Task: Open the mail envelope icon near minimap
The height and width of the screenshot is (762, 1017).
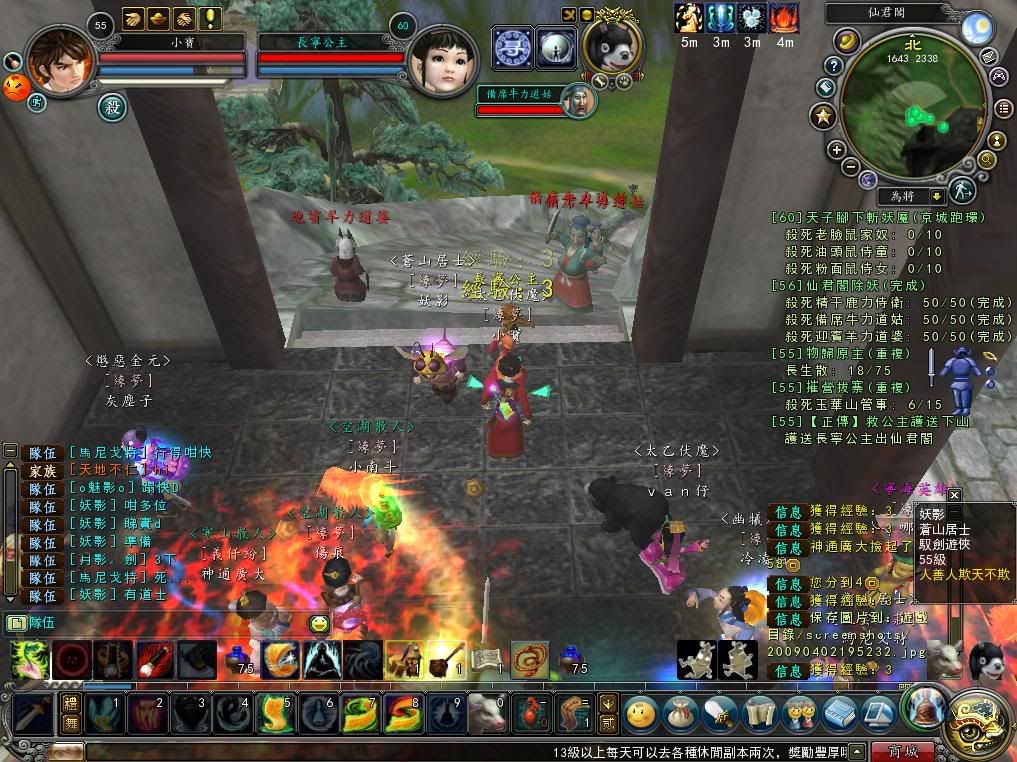Action: pyautogui.click(x=988, y=55)
